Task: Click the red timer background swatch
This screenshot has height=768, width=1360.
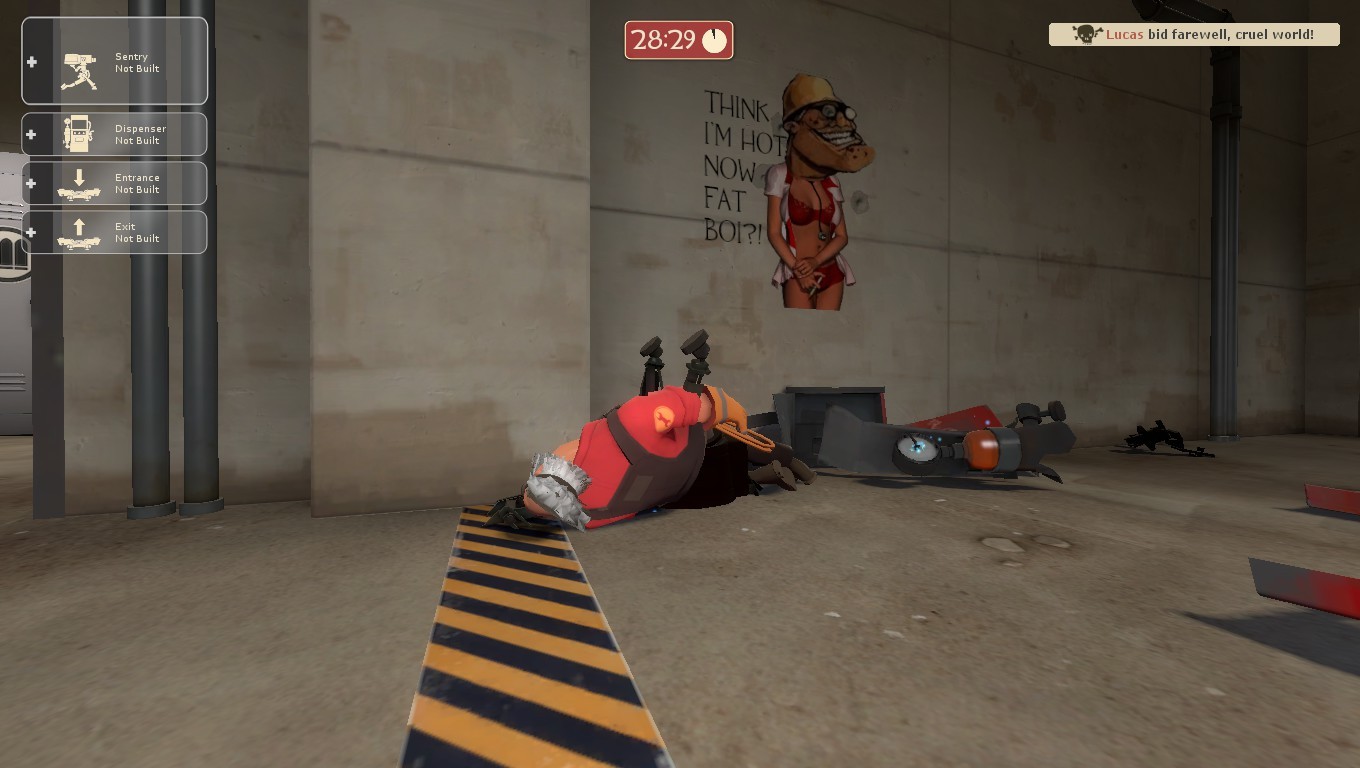Action: point(679,39)
